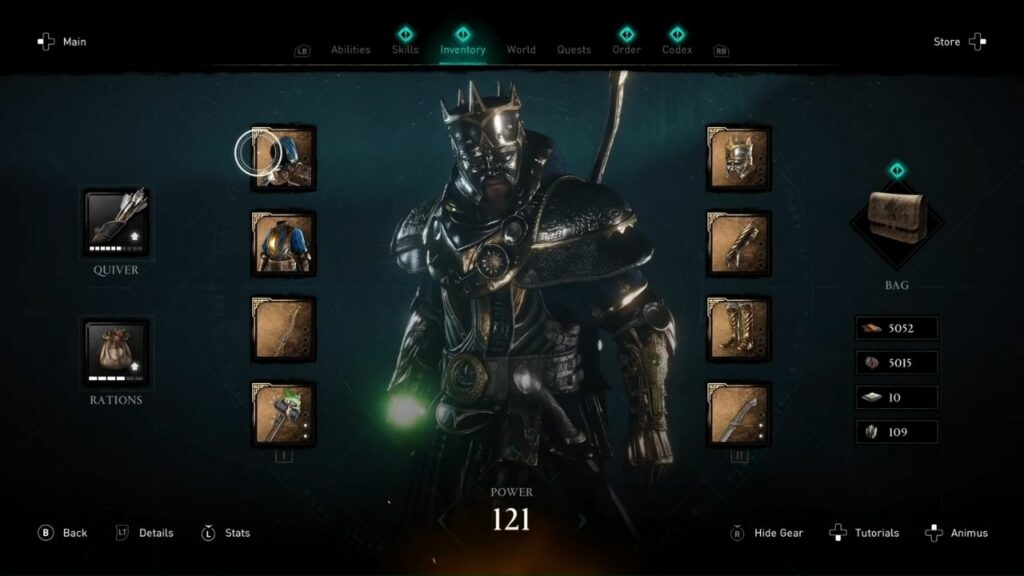Pick the curved blade weapon slot
Screen dimensions: 1024x576
point(739,414)
